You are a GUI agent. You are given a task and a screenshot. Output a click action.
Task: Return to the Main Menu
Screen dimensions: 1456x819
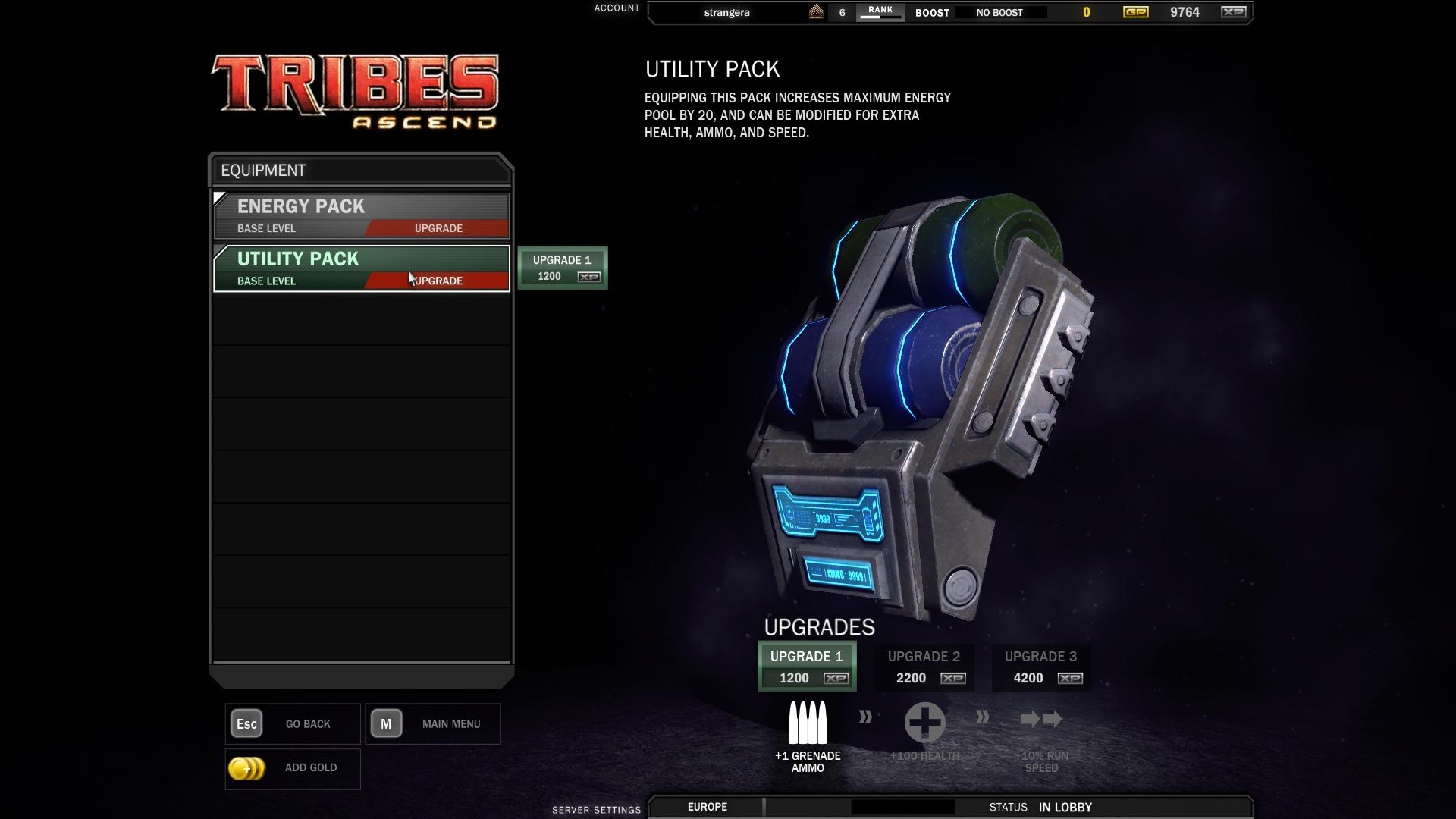(432, 724)
